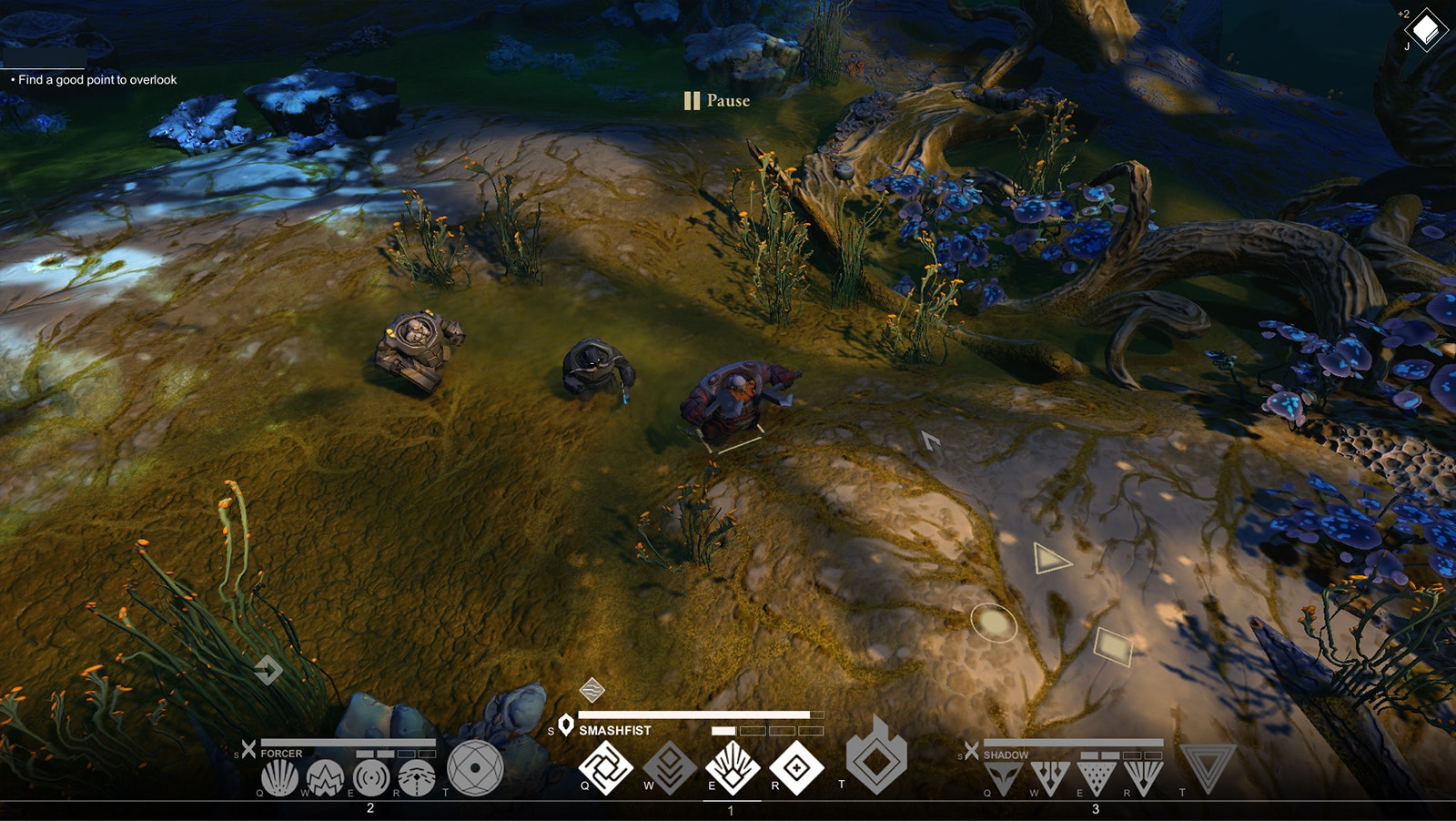
Task: Click the terrain stance icon above Smashfist's bar
Action: 592,692
